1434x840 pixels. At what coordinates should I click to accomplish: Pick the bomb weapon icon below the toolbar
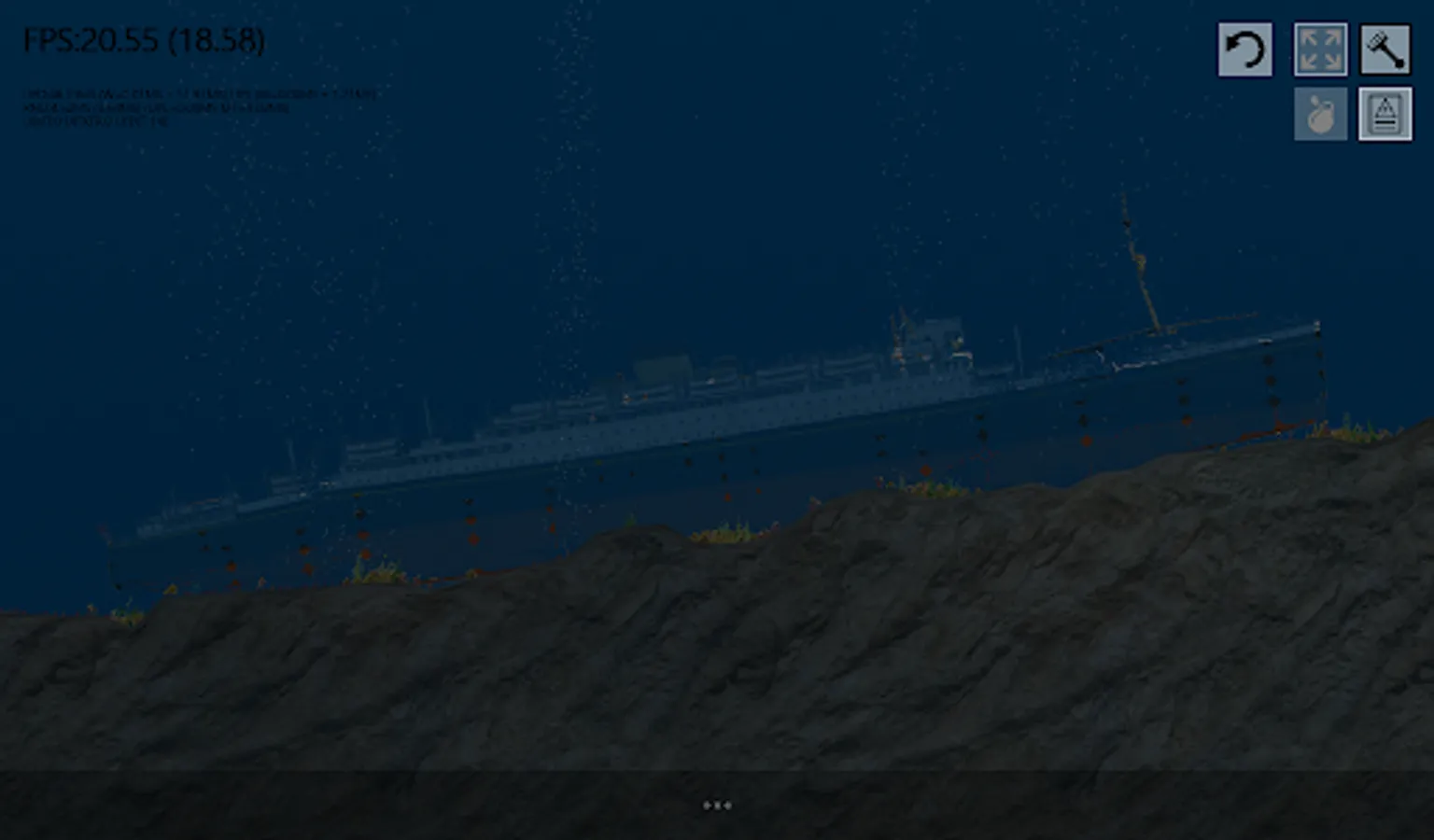click(1320, 113)
